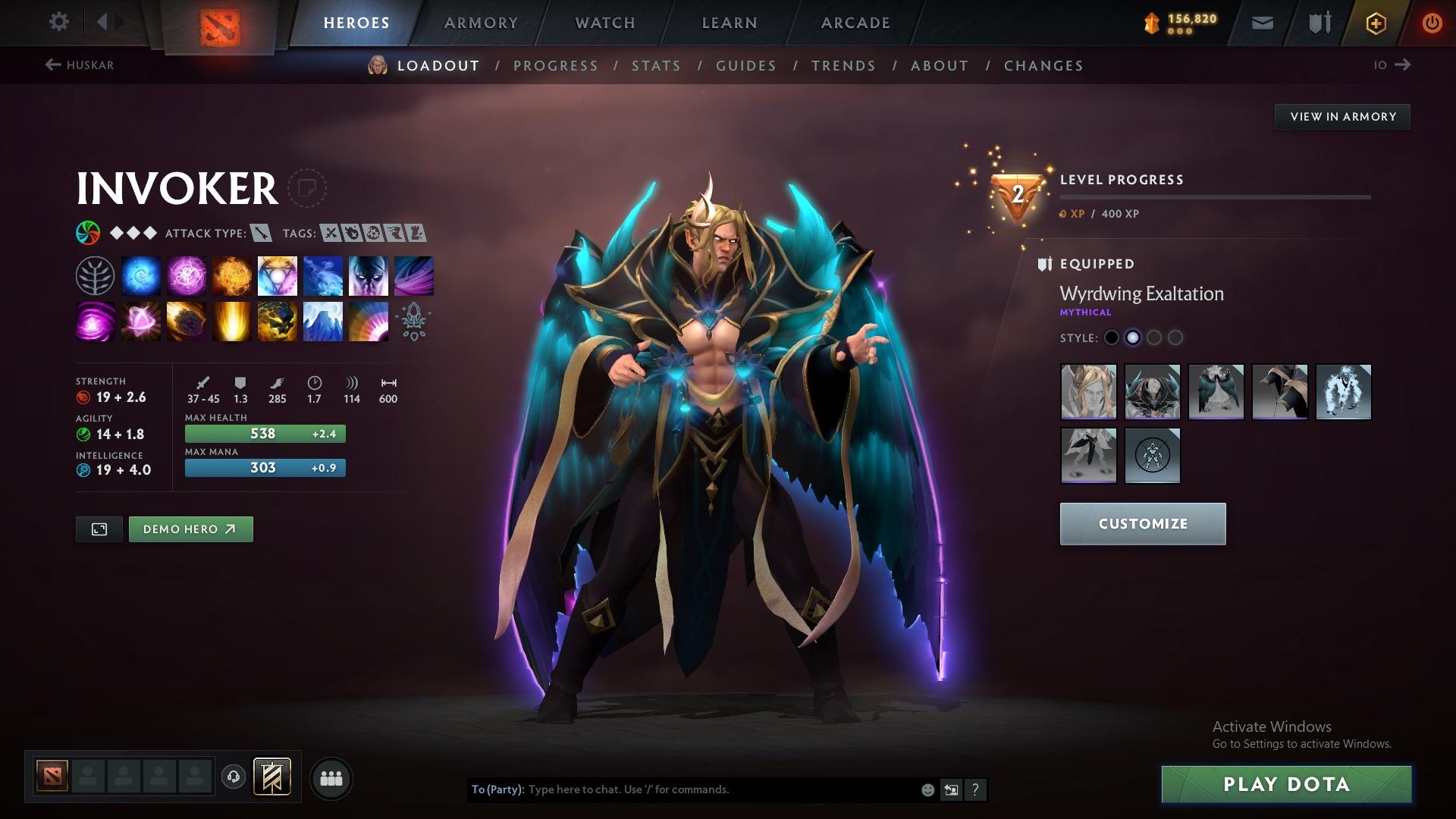1456x819 pixels.
Task: Switch to the ARMORY tab
Action: coord(481,22)
